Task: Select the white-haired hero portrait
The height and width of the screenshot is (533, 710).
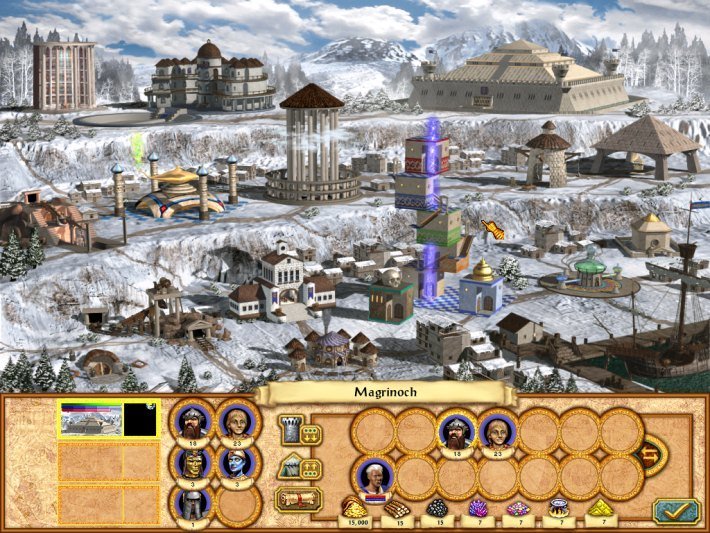Action: point(375,476)
